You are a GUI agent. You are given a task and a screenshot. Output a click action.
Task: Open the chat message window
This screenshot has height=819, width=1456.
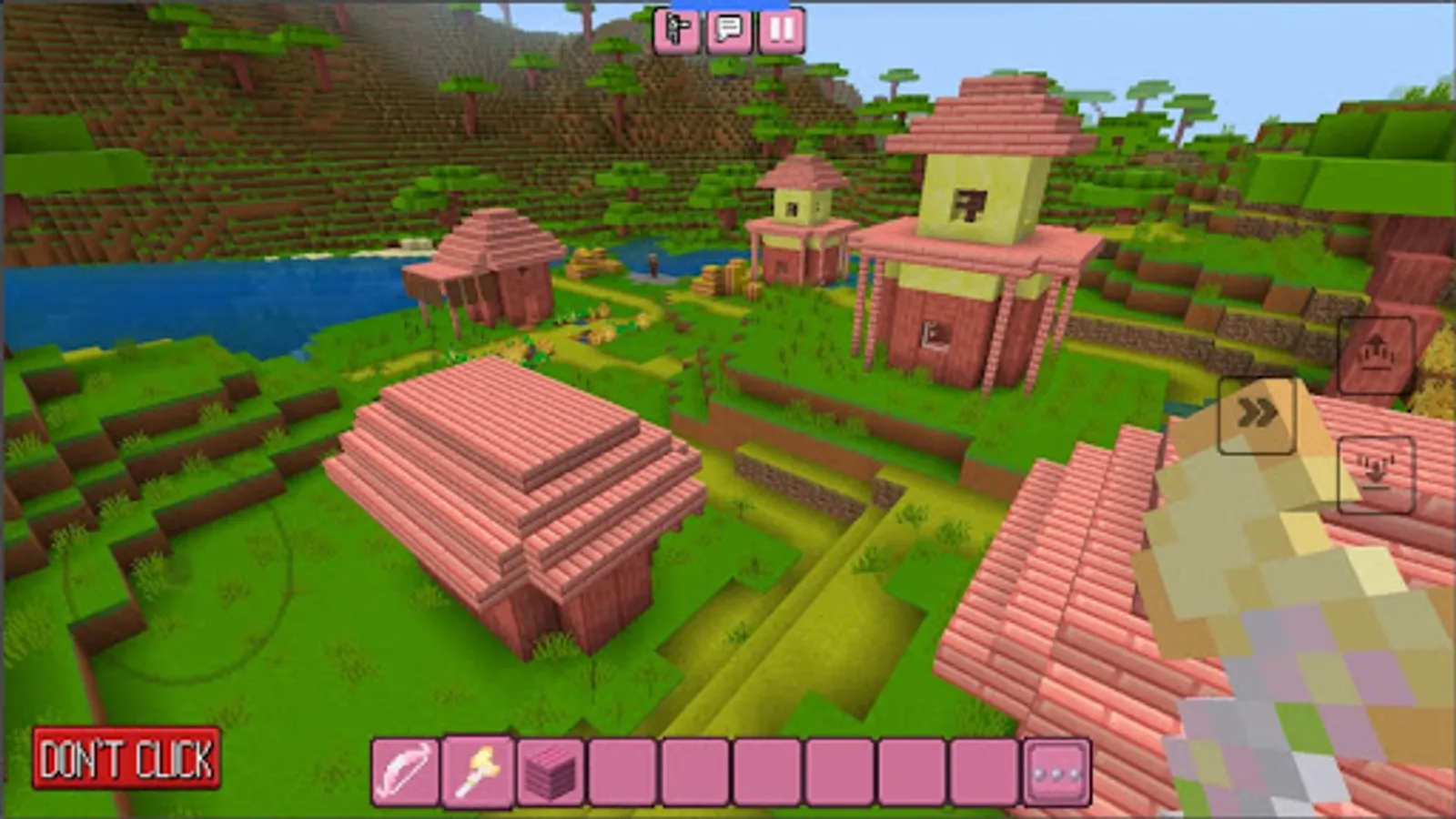point(731,32)
